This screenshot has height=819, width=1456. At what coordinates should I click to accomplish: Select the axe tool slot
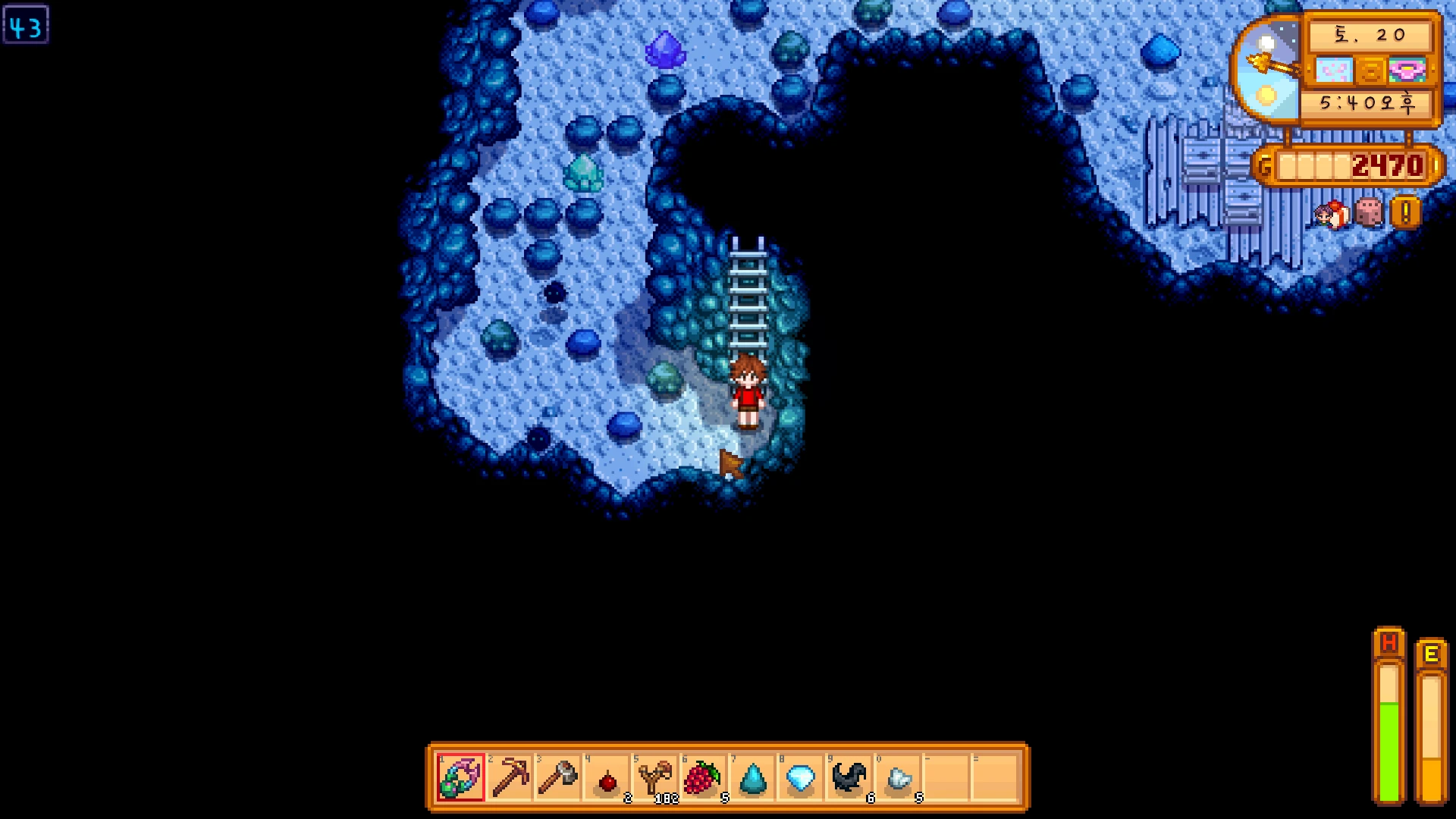click(558, 777)
